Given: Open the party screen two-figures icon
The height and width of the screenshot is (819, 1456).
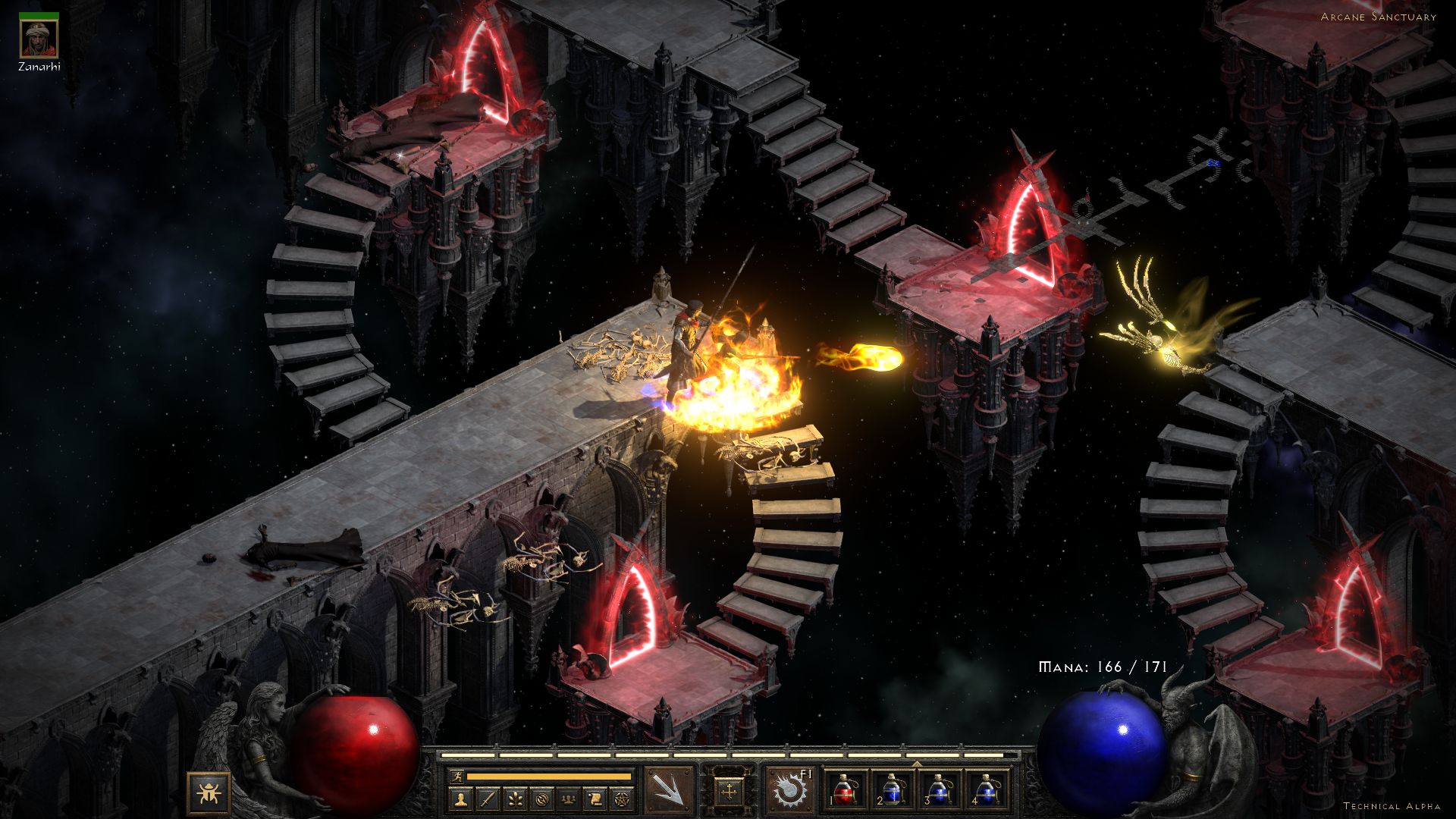Looking at the screenshot, I should [x=569, y=799].
